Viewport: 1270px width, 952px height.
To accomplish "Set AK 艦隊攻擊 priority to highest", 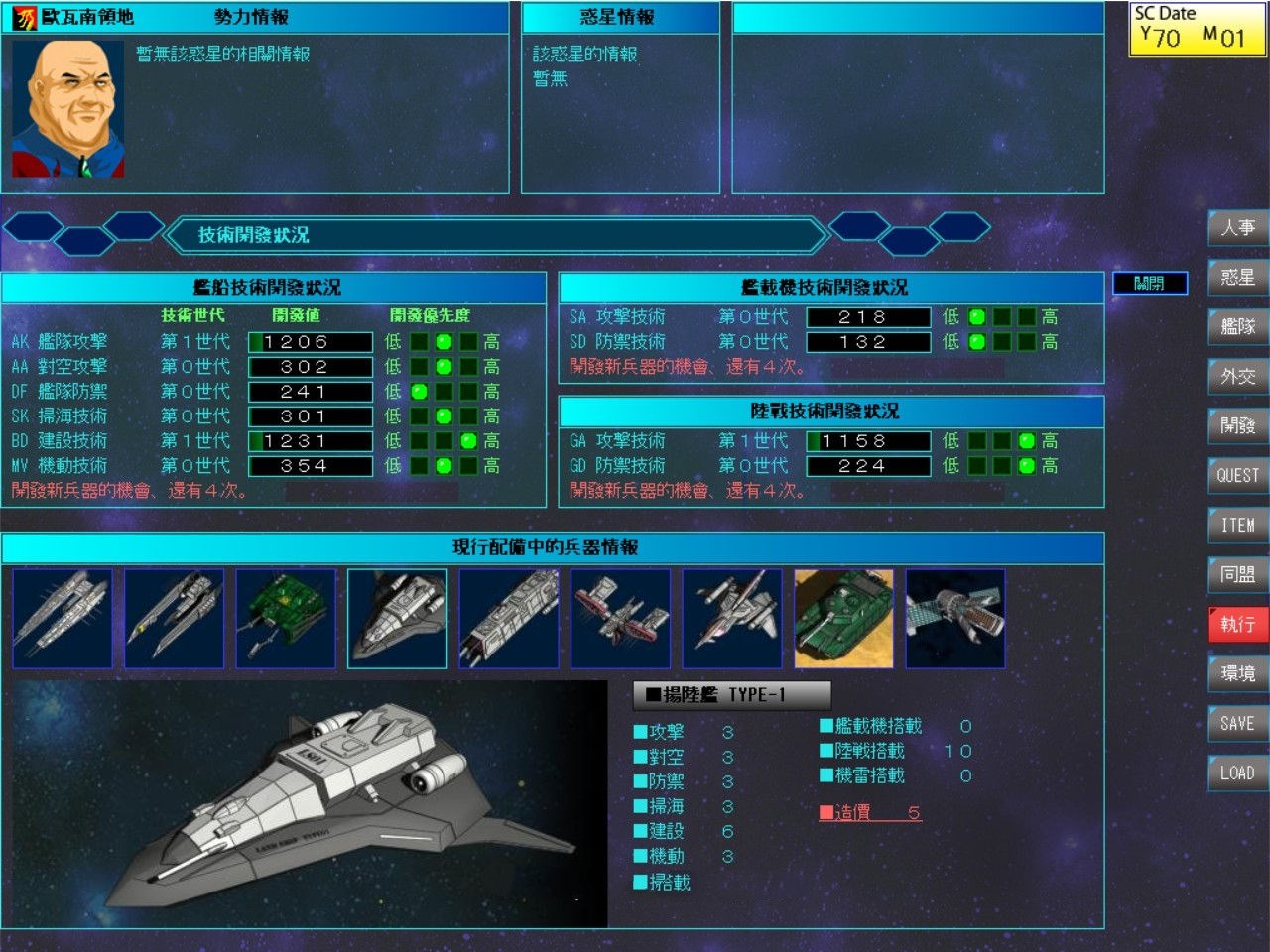I will coord(468,342).
